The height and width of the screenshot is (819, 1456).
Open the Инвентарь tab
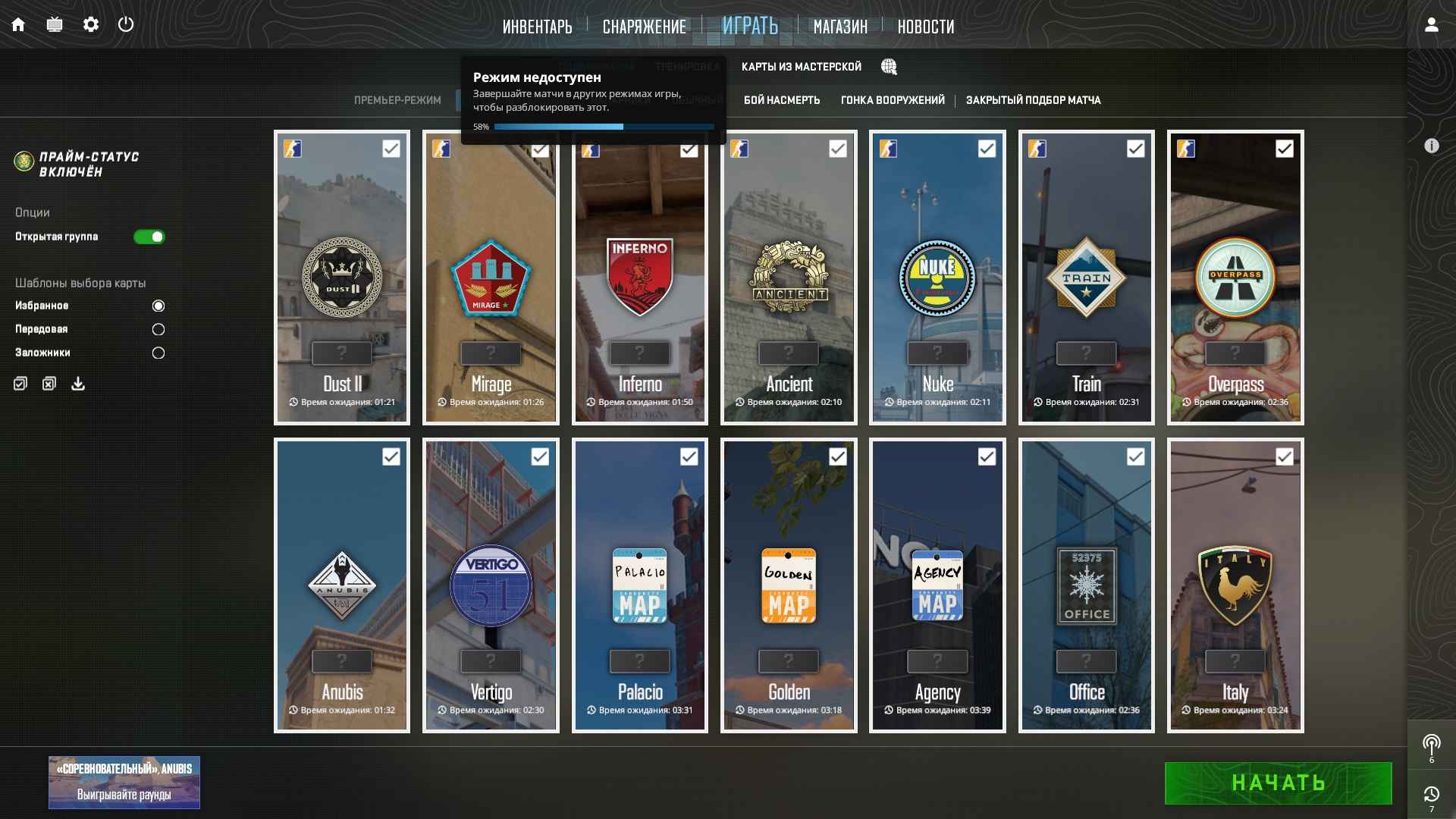pyautogui.click(x=537, y=27)
